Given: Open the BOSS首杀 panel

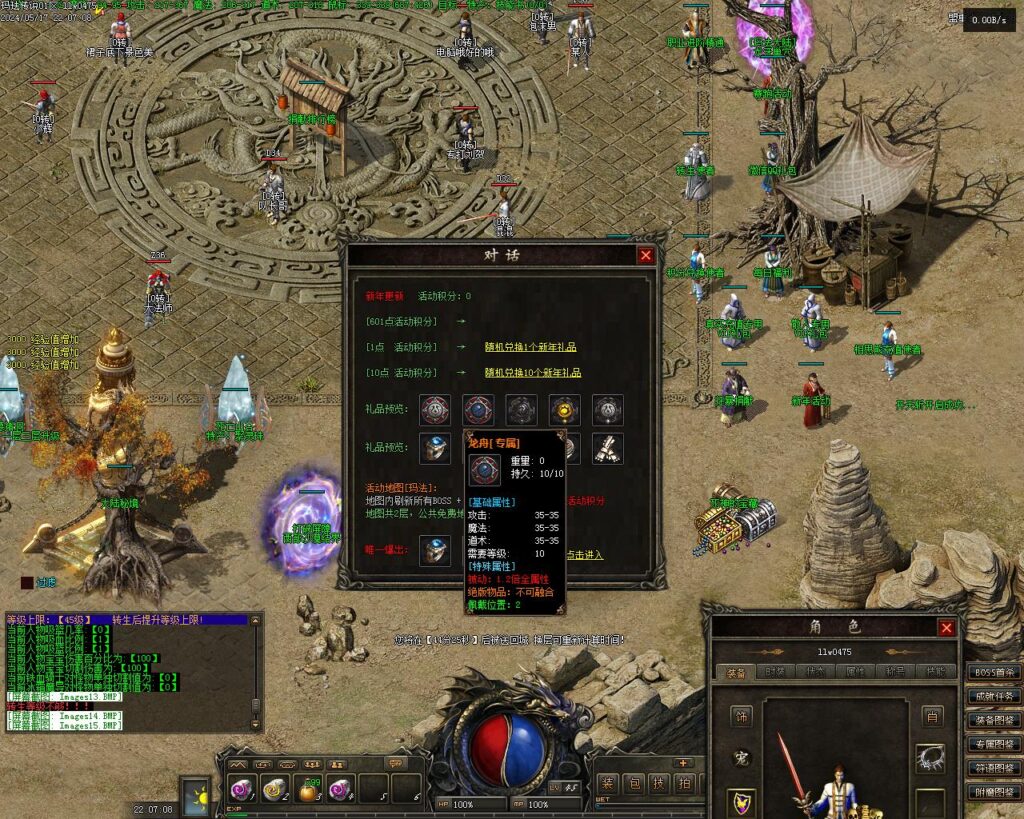Looking at the screenshot, I should point(993,672).
